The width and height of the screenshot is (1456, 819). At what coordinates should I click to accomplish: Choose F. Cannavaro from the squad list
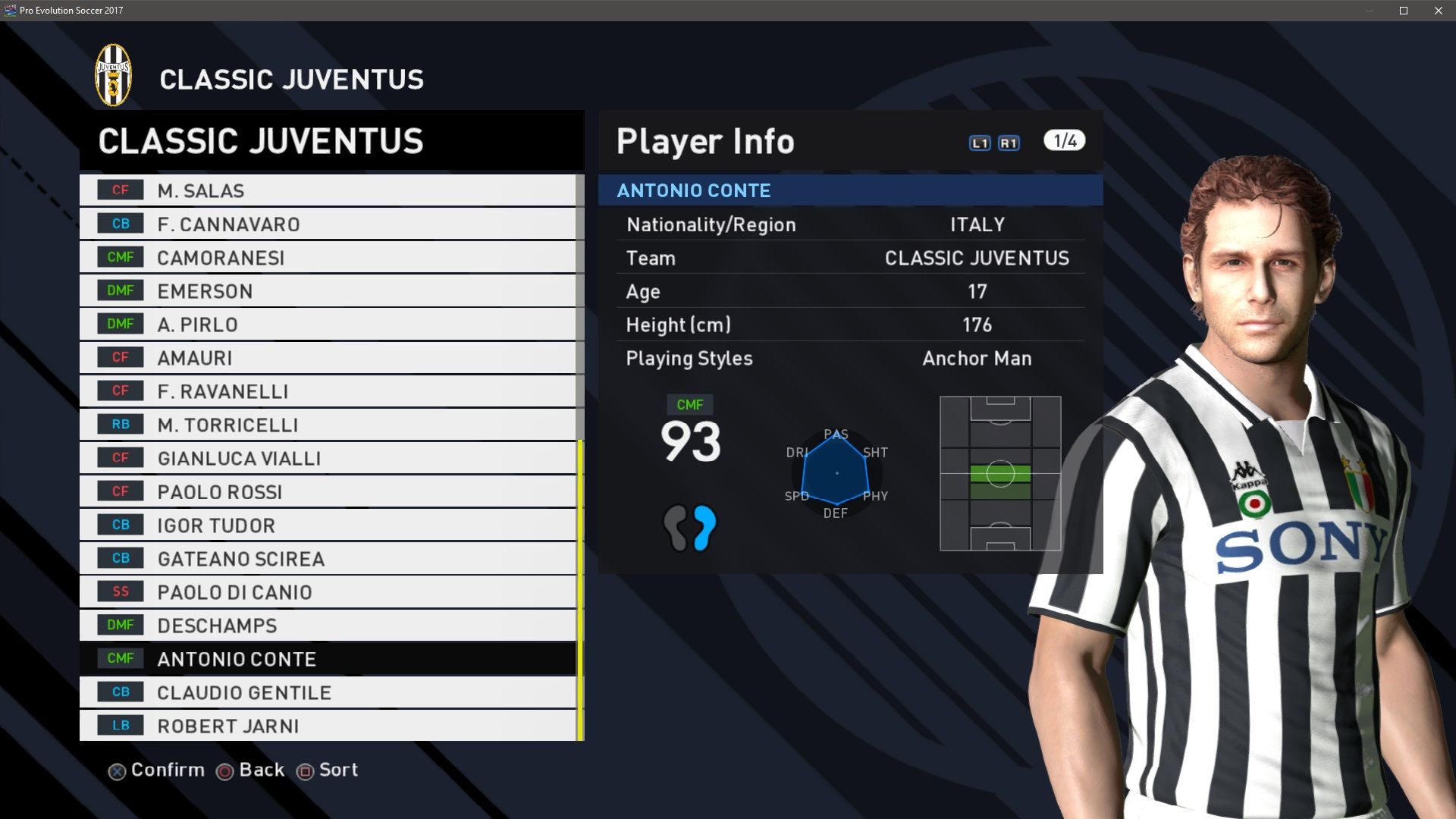pos(328,224)
